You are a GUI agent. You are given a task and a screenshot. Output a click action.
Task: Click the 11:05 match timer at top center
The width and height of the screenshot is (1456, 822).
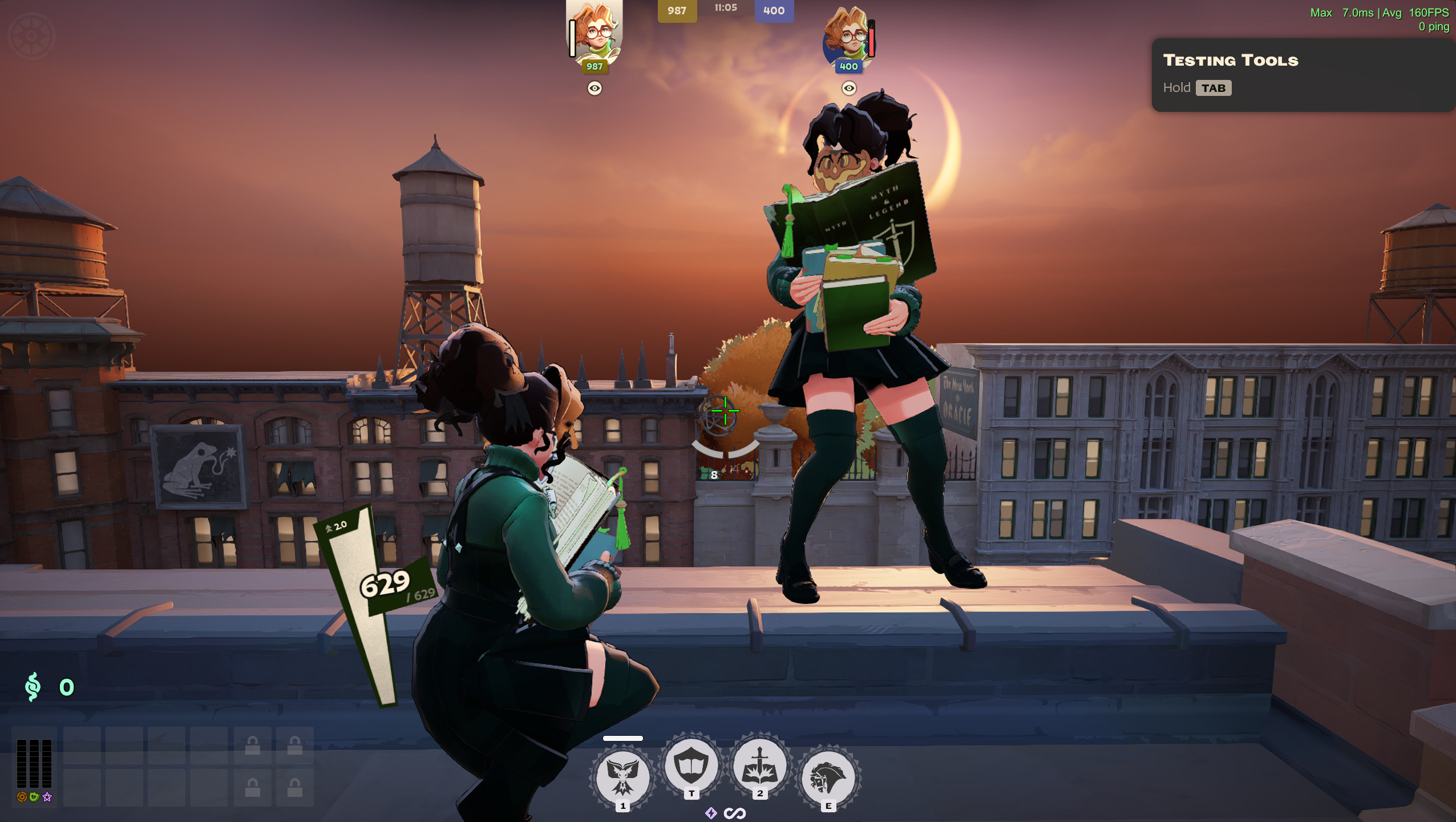click(x=725, y=9)
